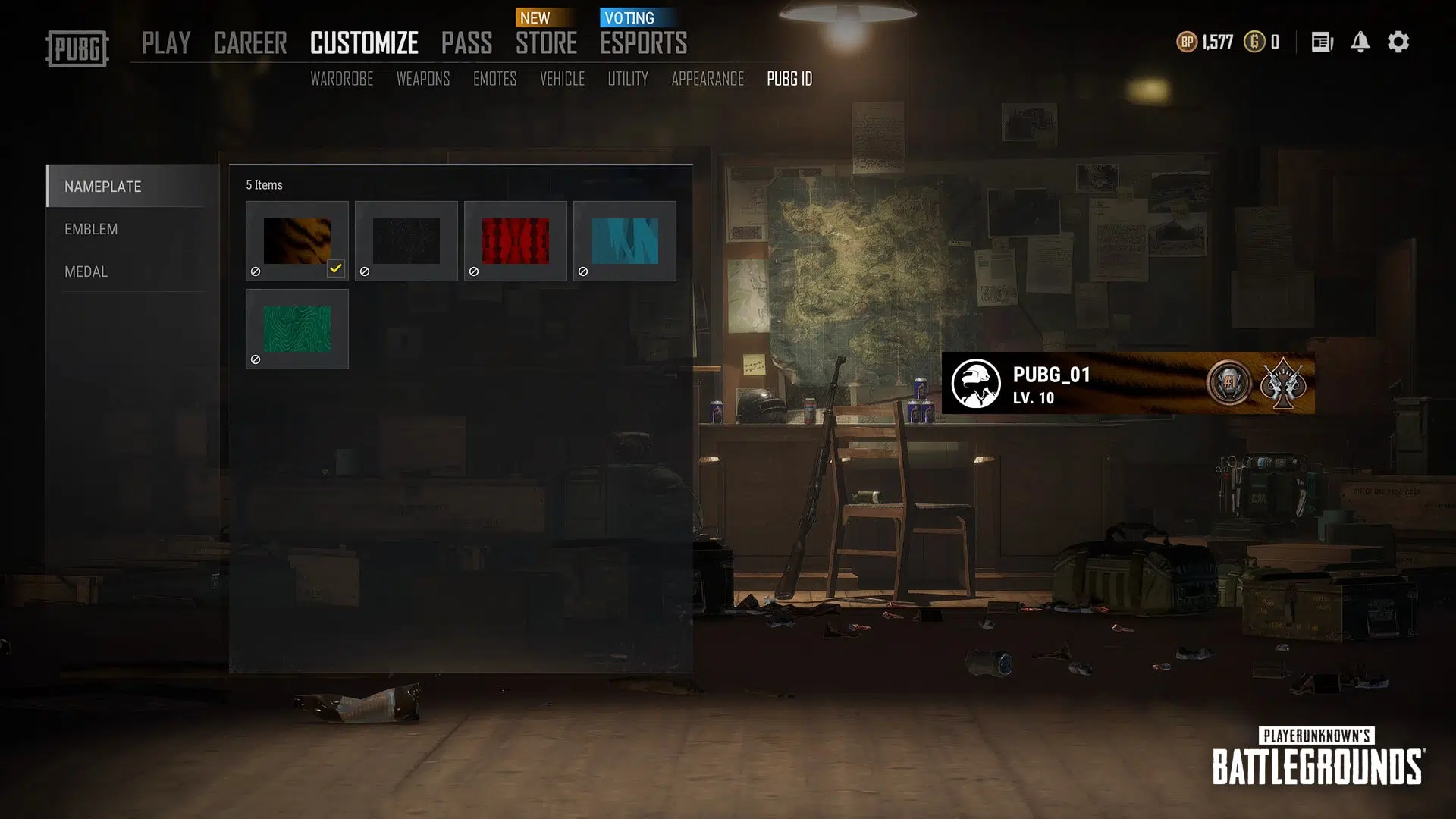The width and height of the screenshot is (1456, 819).
Task: Click the BP currency icon
Action: (1186, 42)
